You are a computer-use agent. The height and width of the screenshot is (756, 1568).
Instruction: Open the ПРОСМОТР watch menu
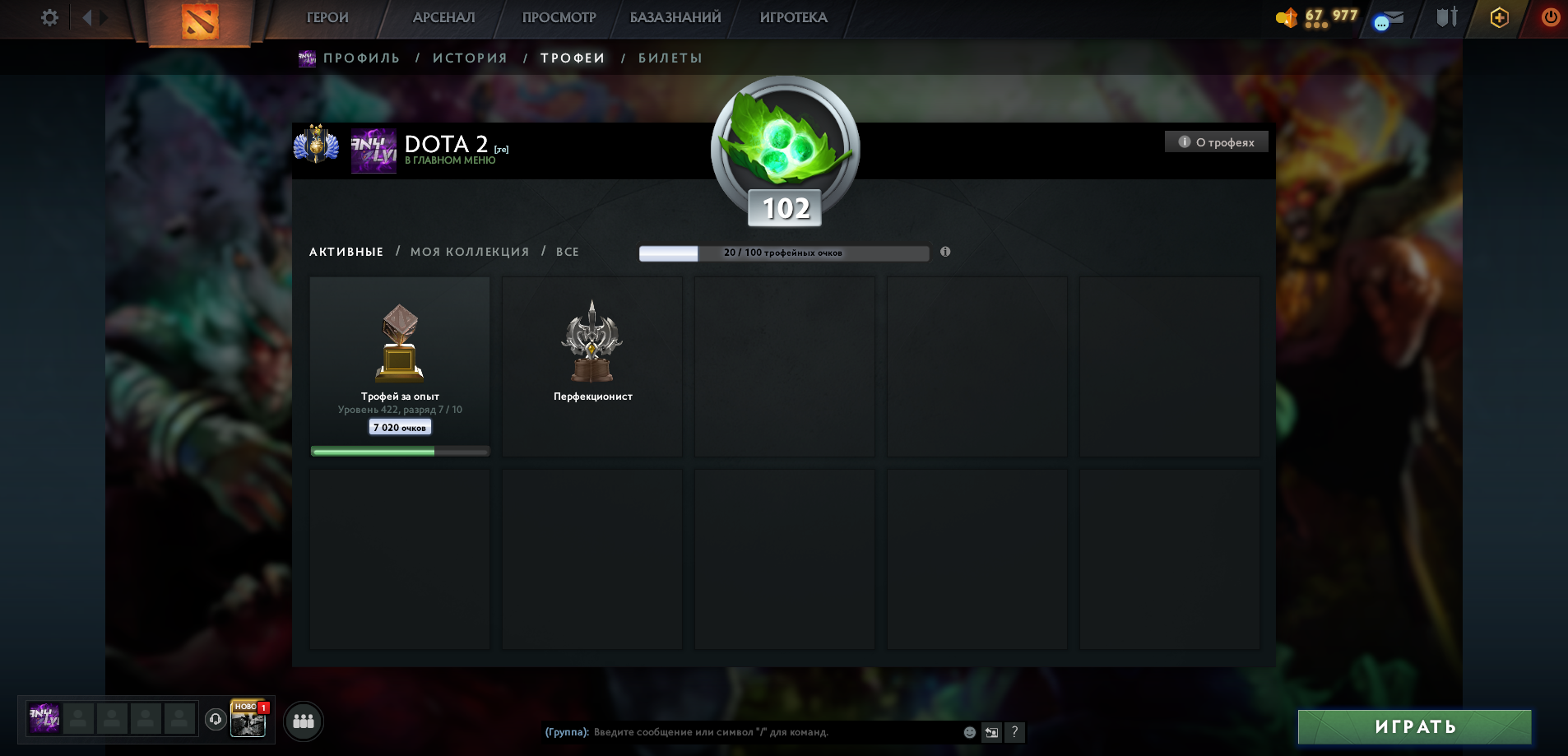[x=559, y=17]
